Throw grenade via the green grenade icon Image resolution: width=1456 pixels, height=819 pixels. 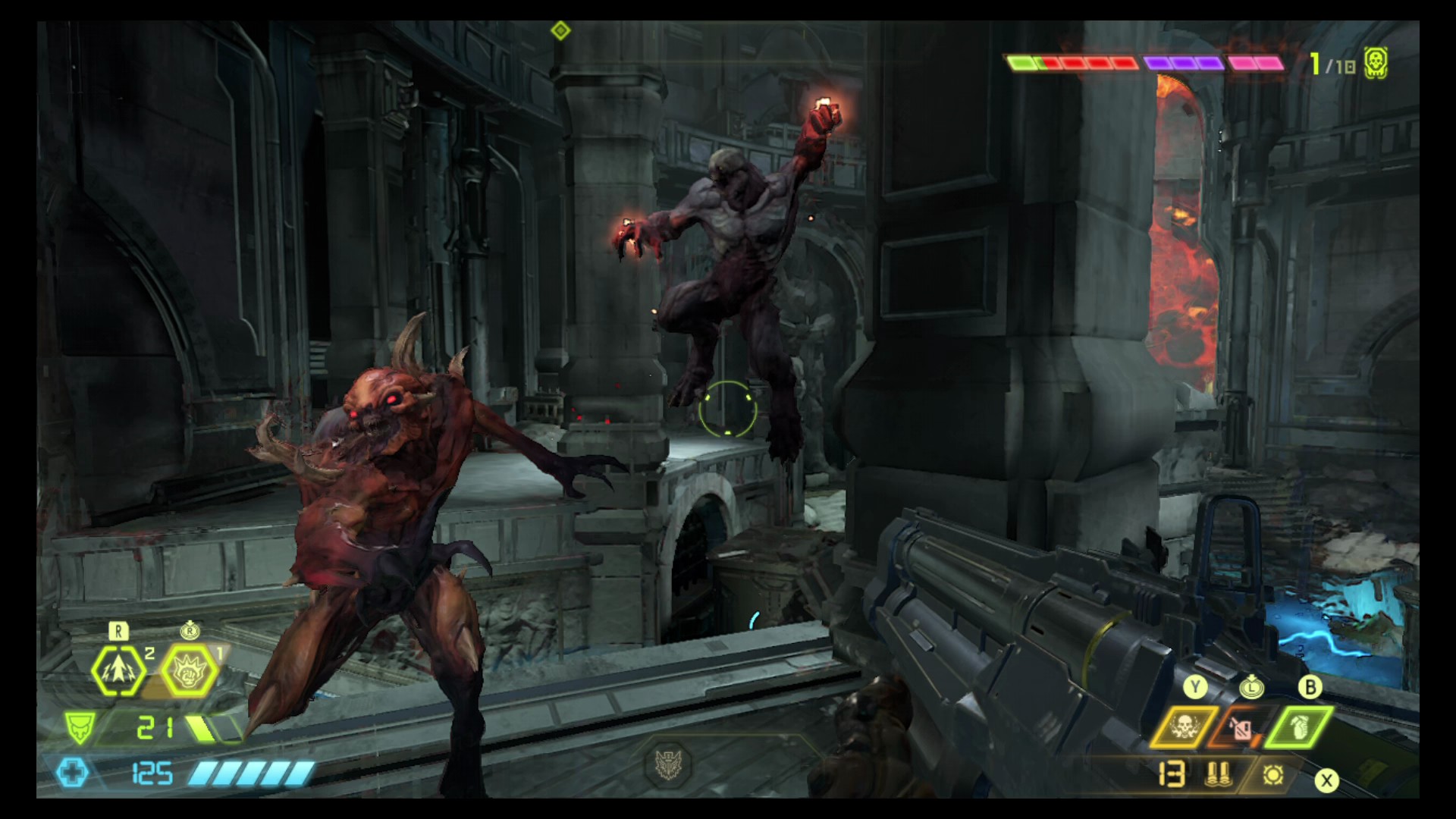1298,726
